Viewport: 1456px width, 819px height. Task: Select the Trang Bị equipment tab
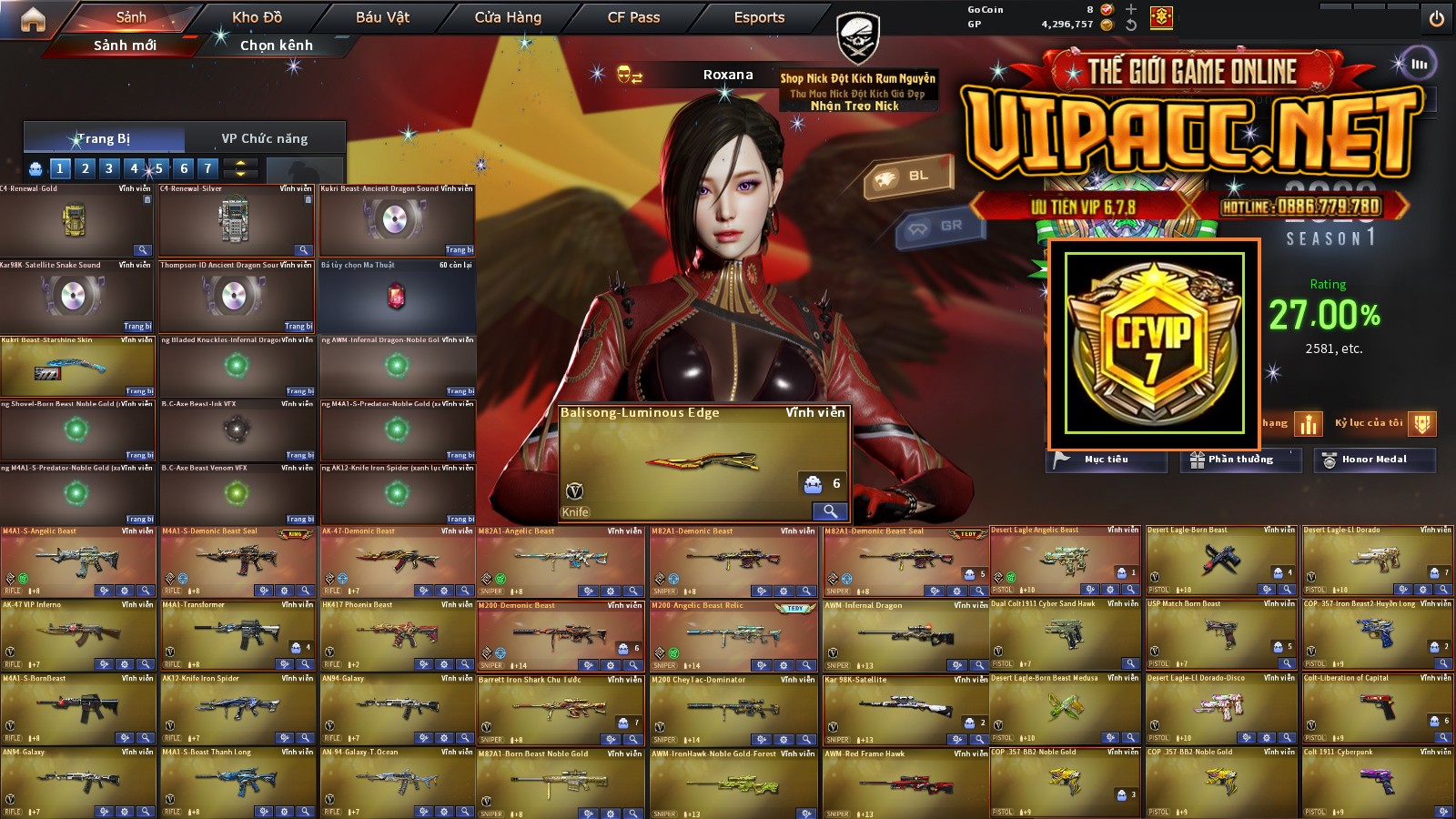[x=104, y=138]
